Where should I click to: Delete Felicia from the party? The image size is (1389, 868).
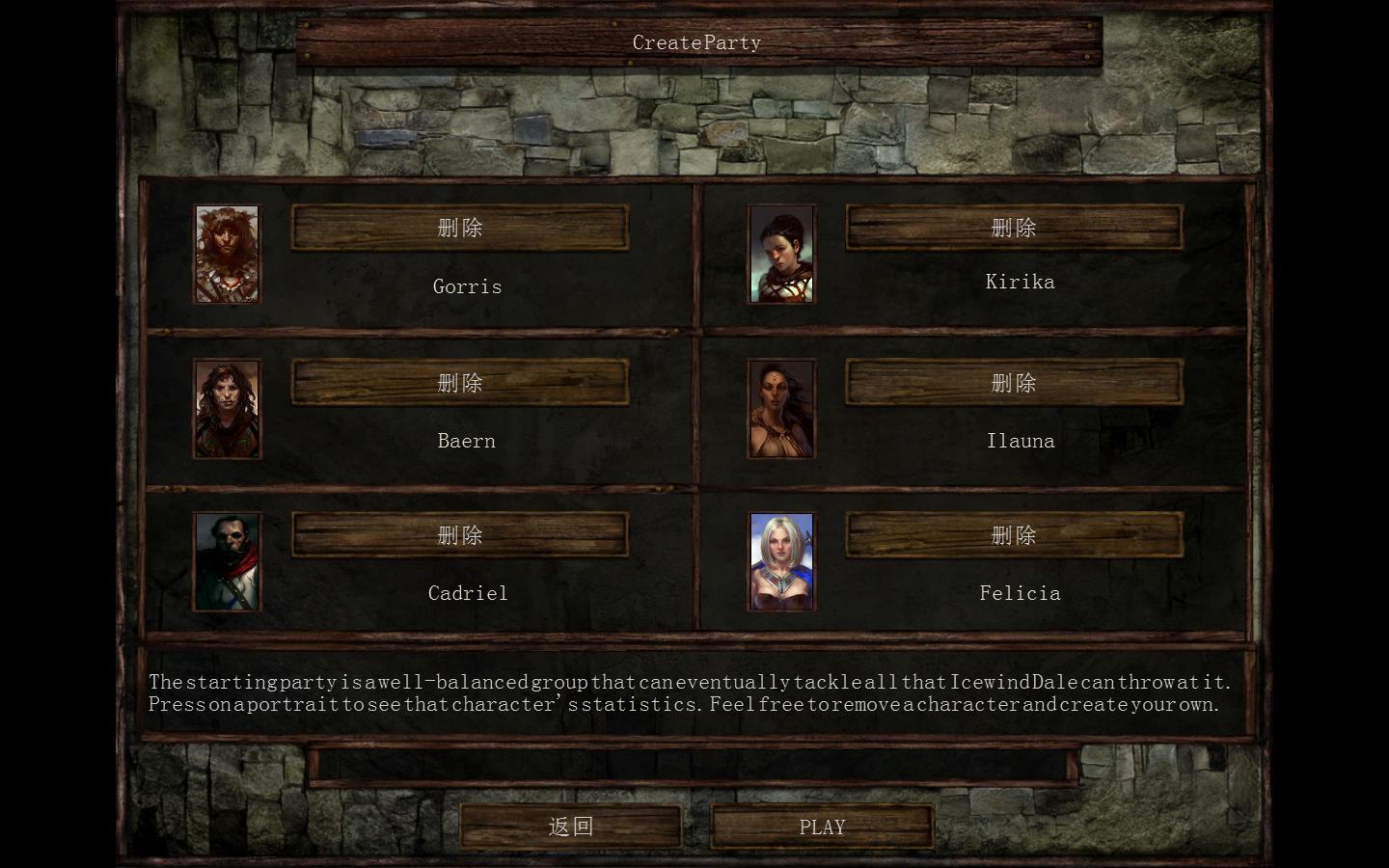coord(1014,535)
